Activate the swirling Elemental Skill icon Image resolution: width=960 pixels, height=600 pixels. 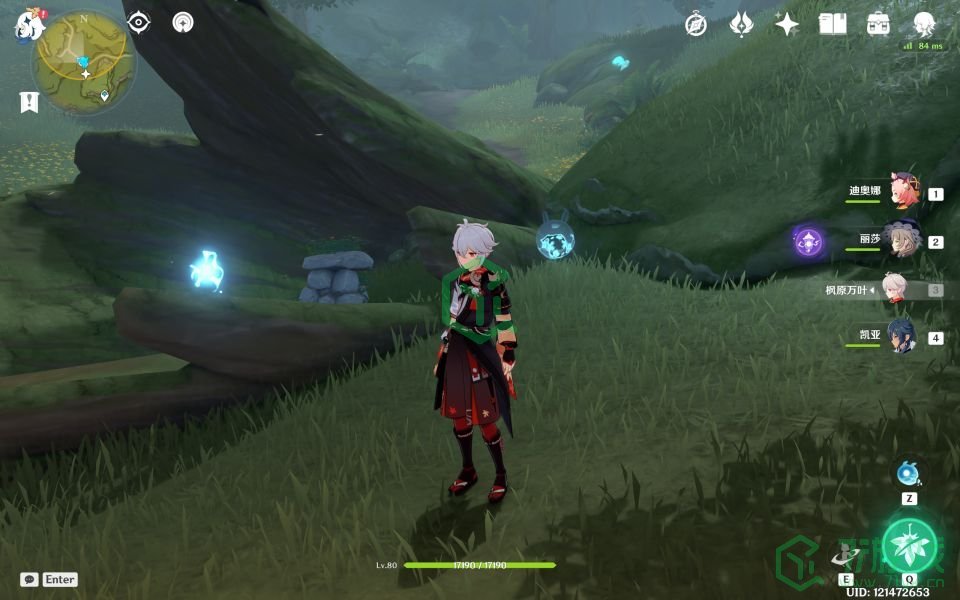[846, 553]
